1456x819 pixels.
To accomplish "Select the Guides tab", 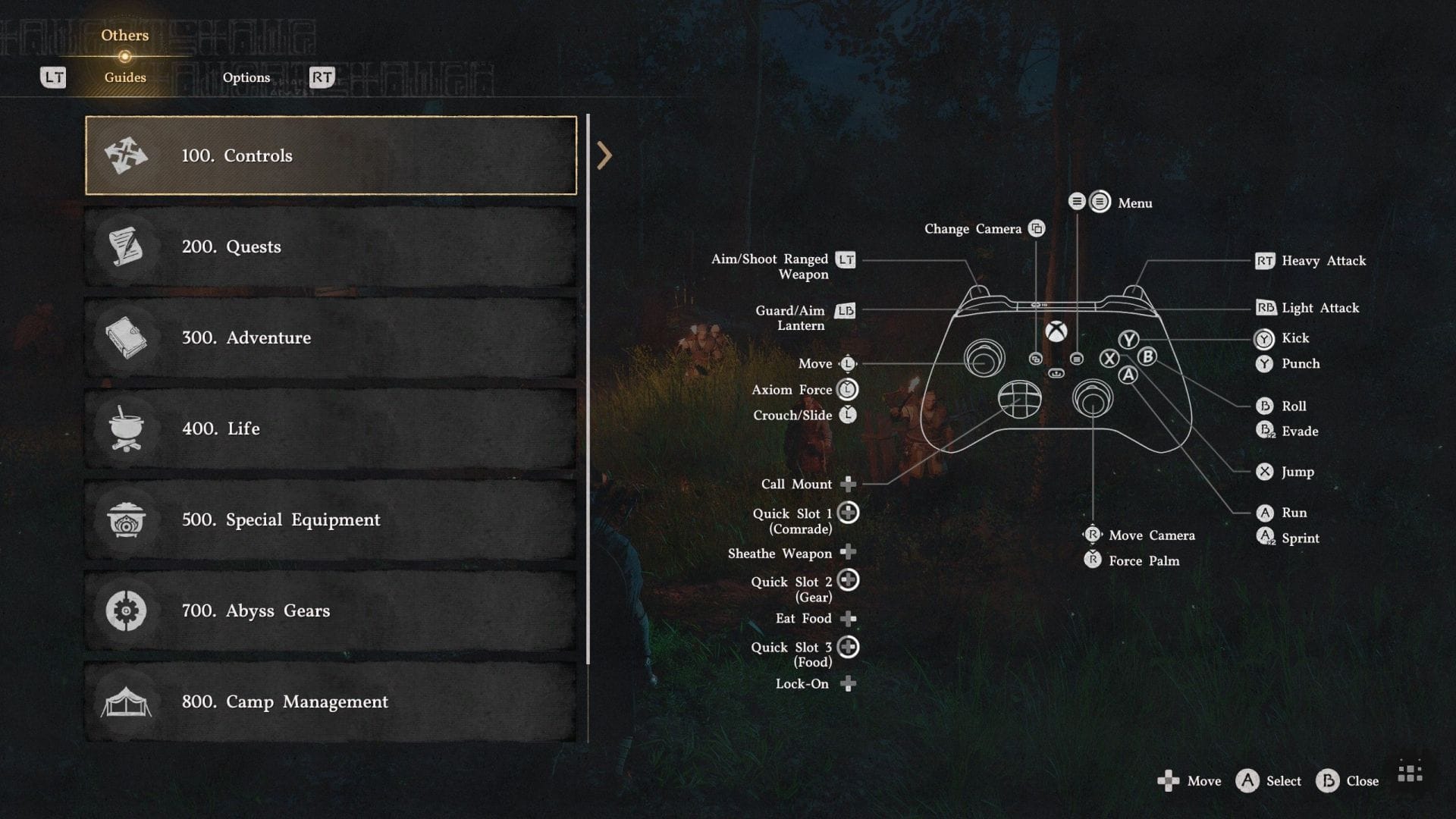I will [124, 77].
